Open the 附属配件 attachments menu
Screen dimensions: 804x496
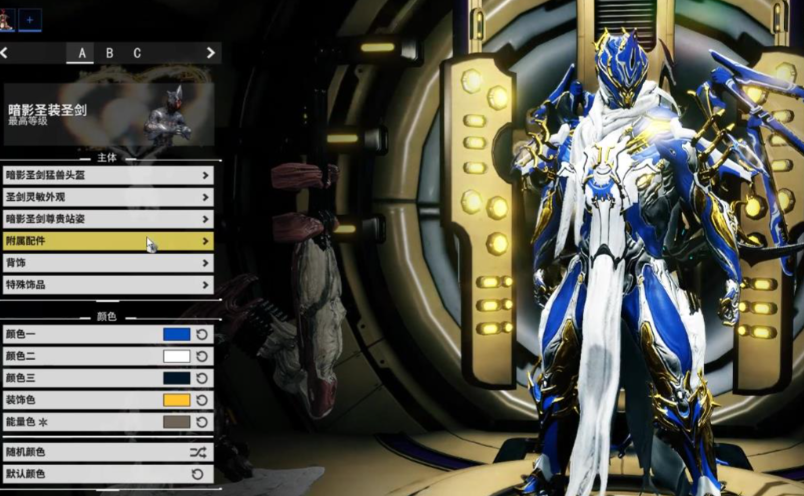(107, 241)
